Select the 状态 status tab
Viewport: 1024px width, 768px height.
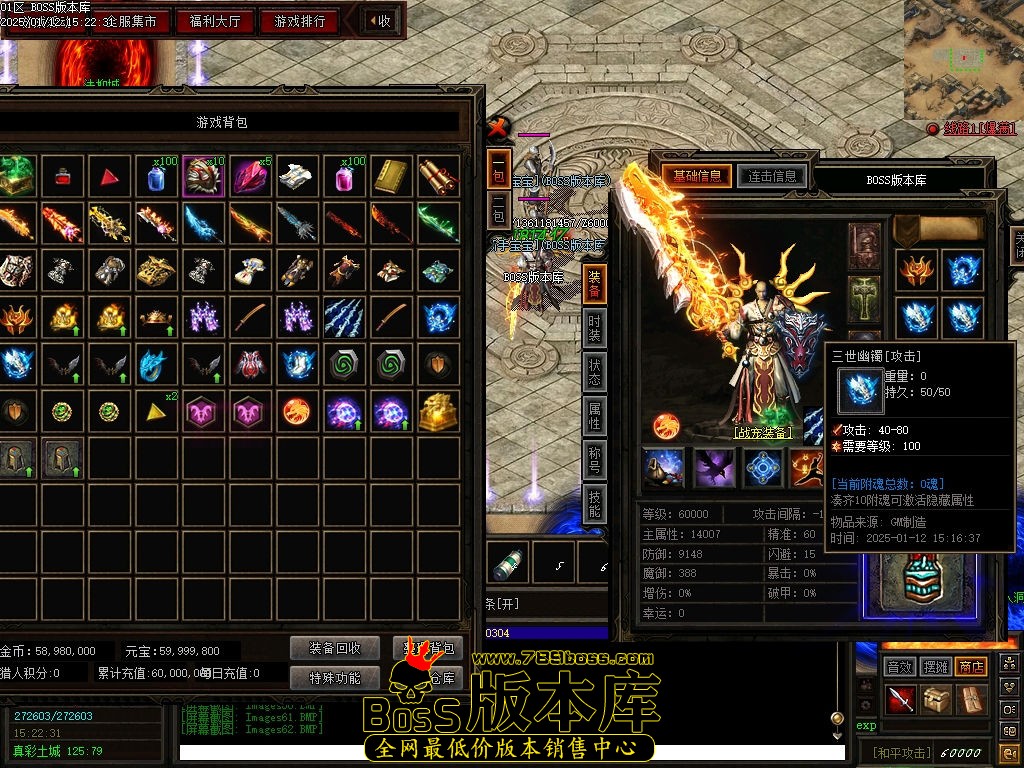595,372
